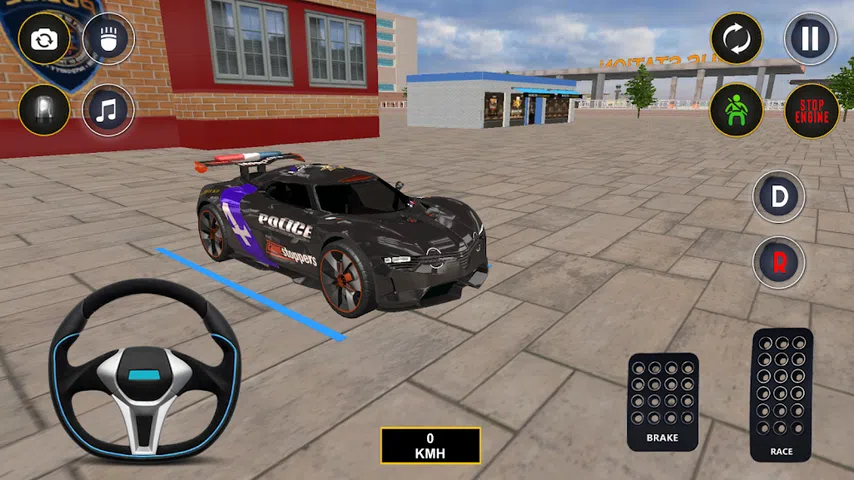Select the red R reverse gear
Viewport: 854px width, 480px height.
(x=779, y=263)
